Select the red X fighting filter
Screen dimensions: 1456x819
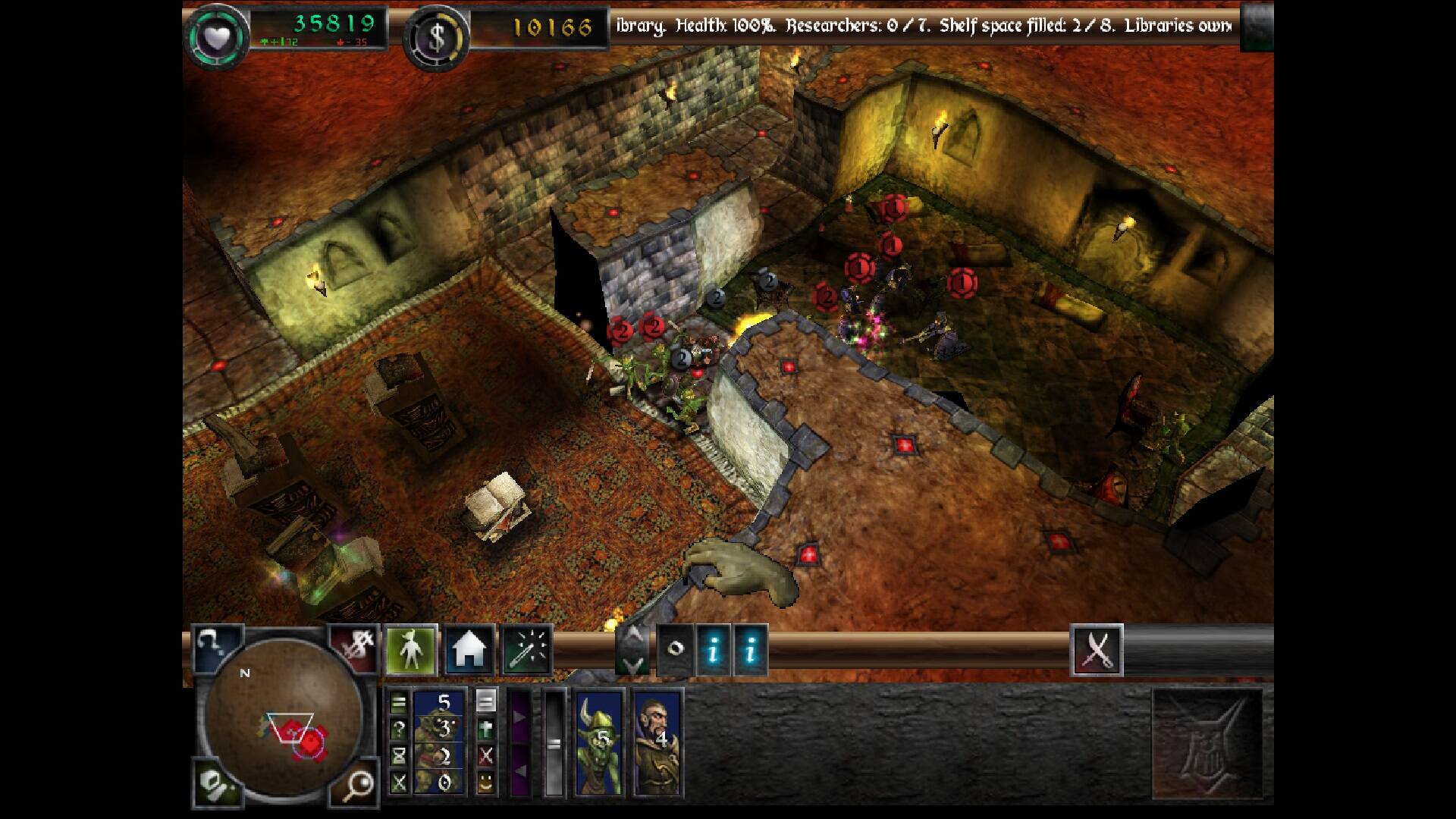click(485, 755)
